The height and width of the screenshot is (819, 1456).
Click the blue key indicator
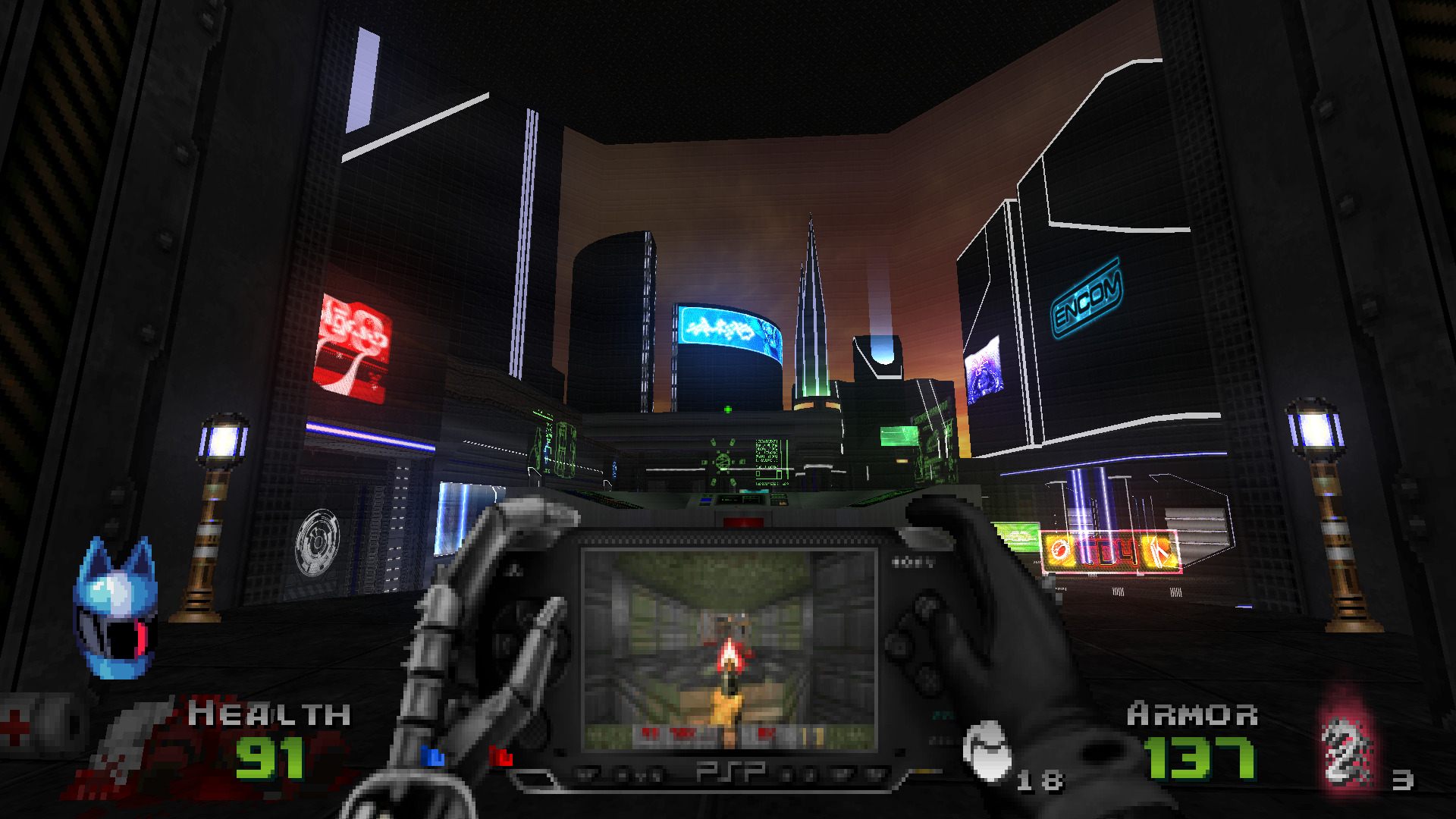pyautogui.click(x=433, y=755)
